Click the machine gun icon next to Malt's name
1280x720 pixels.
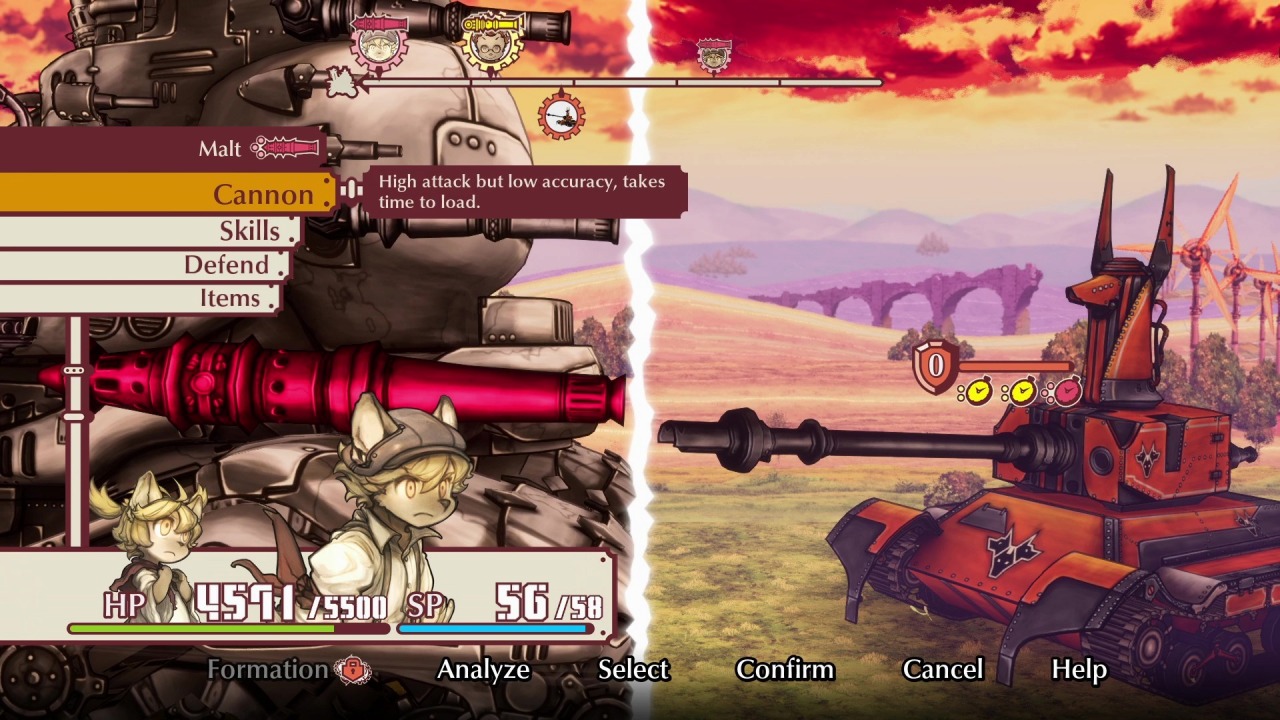(x=287, y=148)
